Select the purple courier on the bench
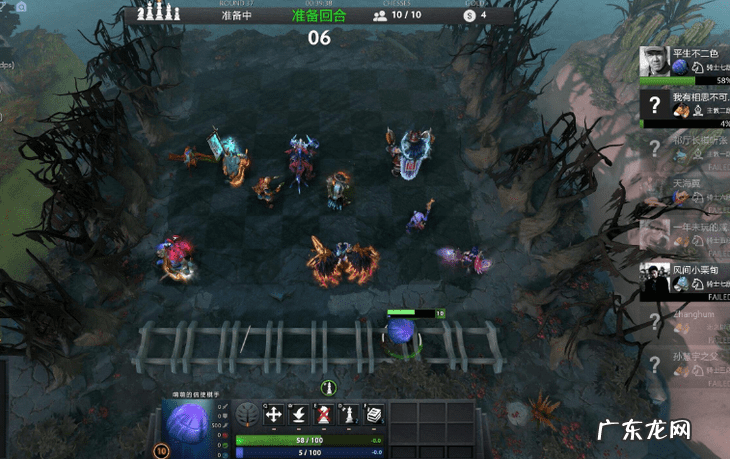This screenshot has height=459, width=730. tap(401, 332)
